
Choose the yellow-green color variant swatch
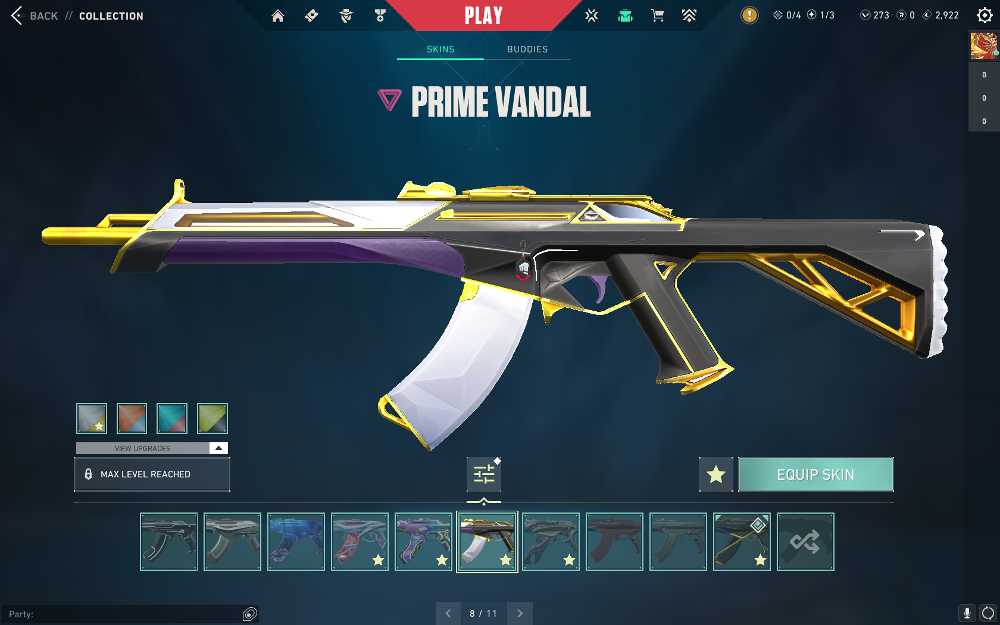(x=212, y=418)
